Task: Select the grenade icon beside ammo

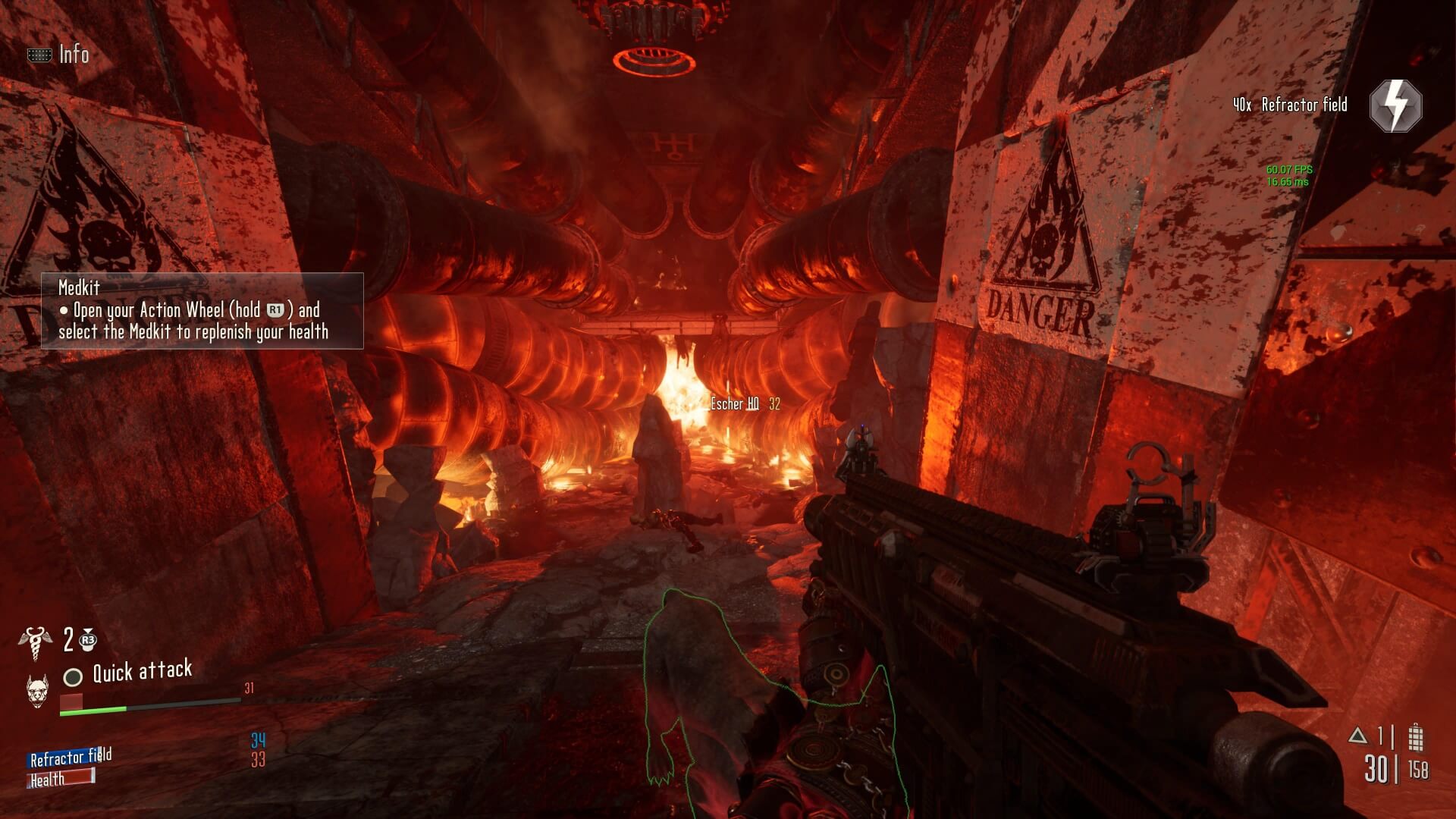Action: [1415, 736]
